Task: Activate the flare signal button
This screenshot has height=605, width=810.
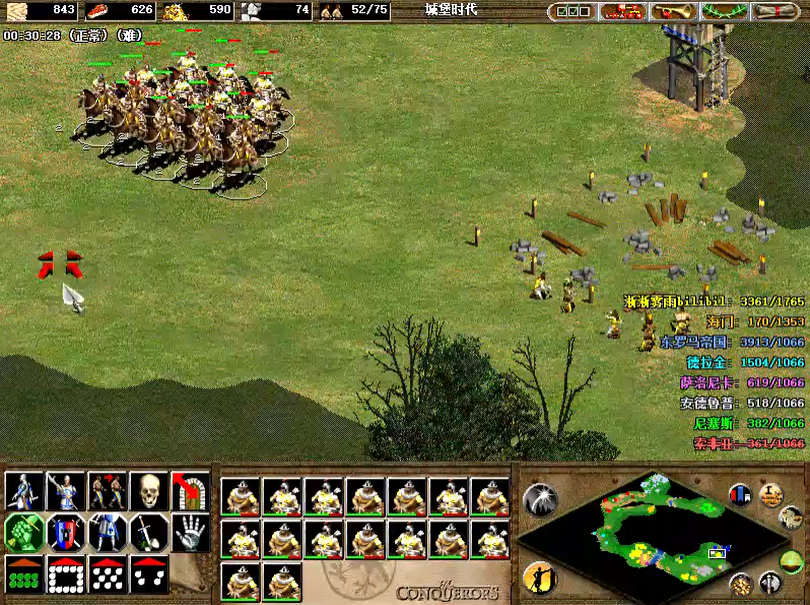Action: coord(540,499)
